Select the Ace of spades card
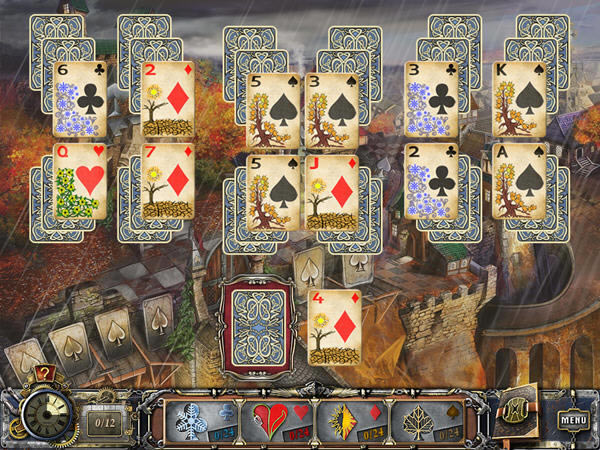 pos(519,181)
